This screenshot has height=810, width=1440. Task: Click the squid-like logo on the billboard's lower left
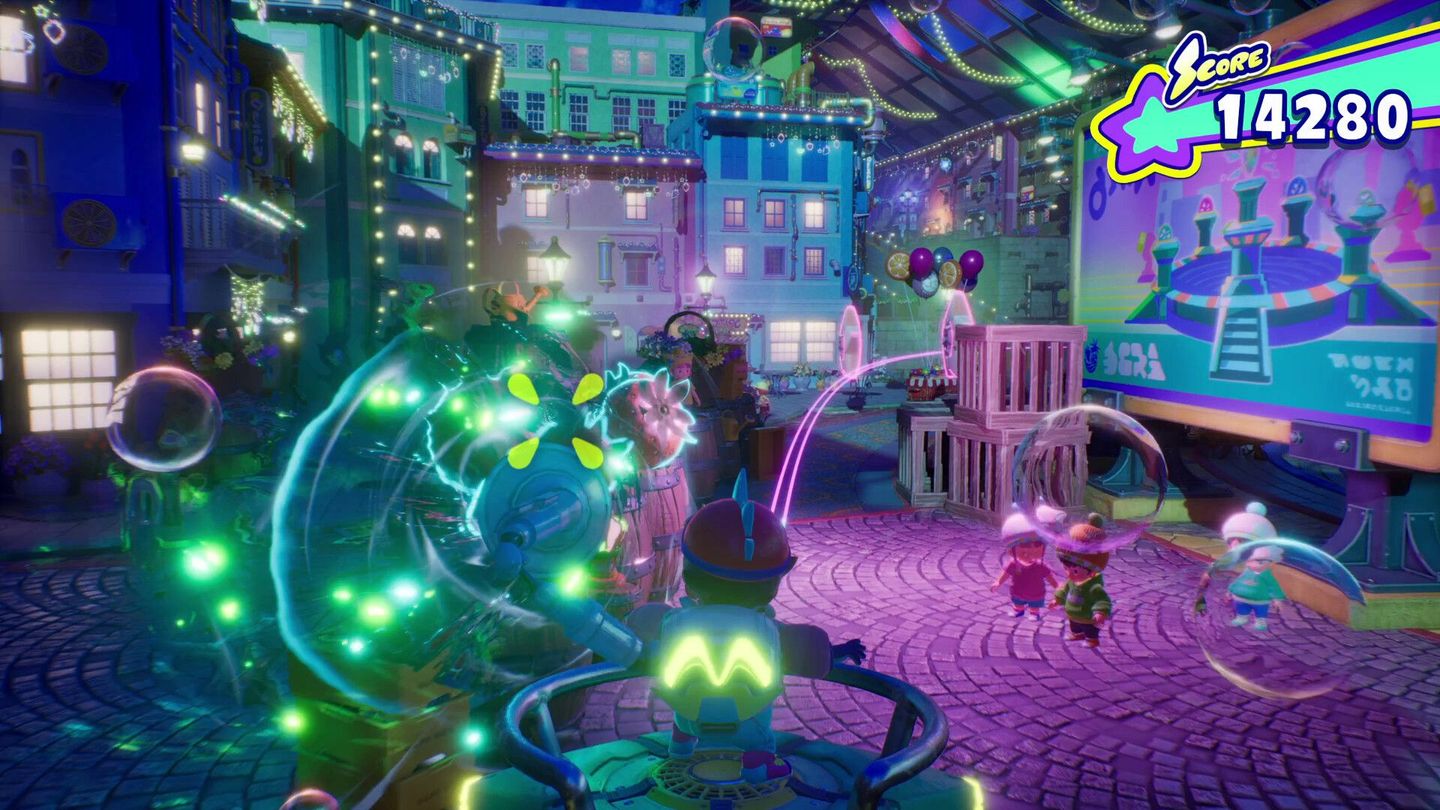click(1092, 357)
